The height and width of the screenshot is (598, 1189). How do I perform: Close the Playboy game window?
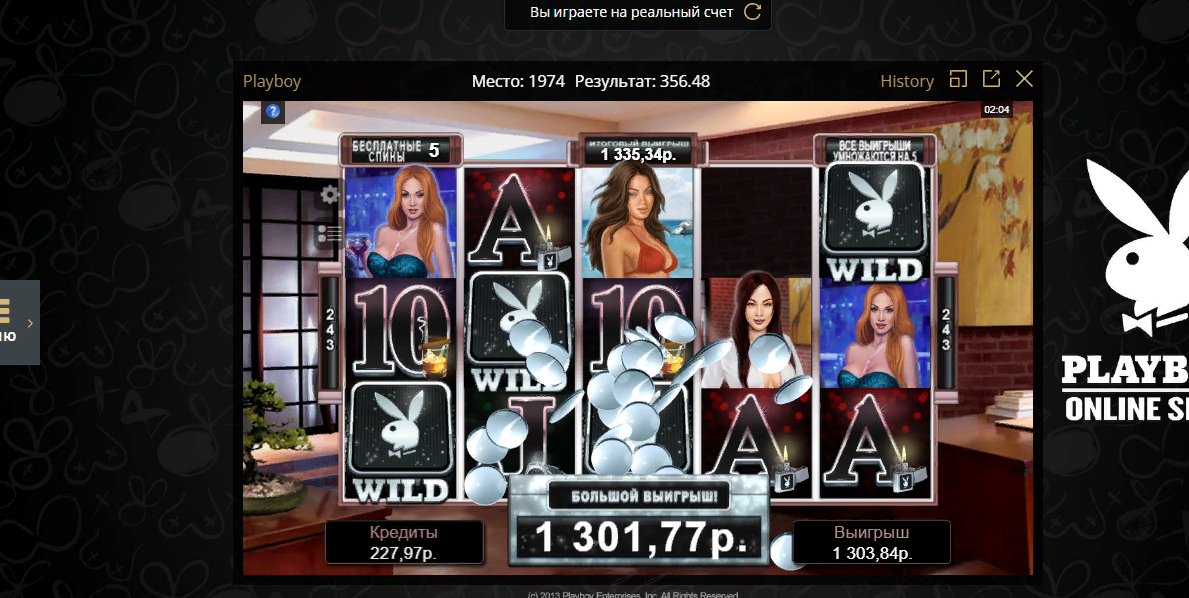click(1024, 79)
